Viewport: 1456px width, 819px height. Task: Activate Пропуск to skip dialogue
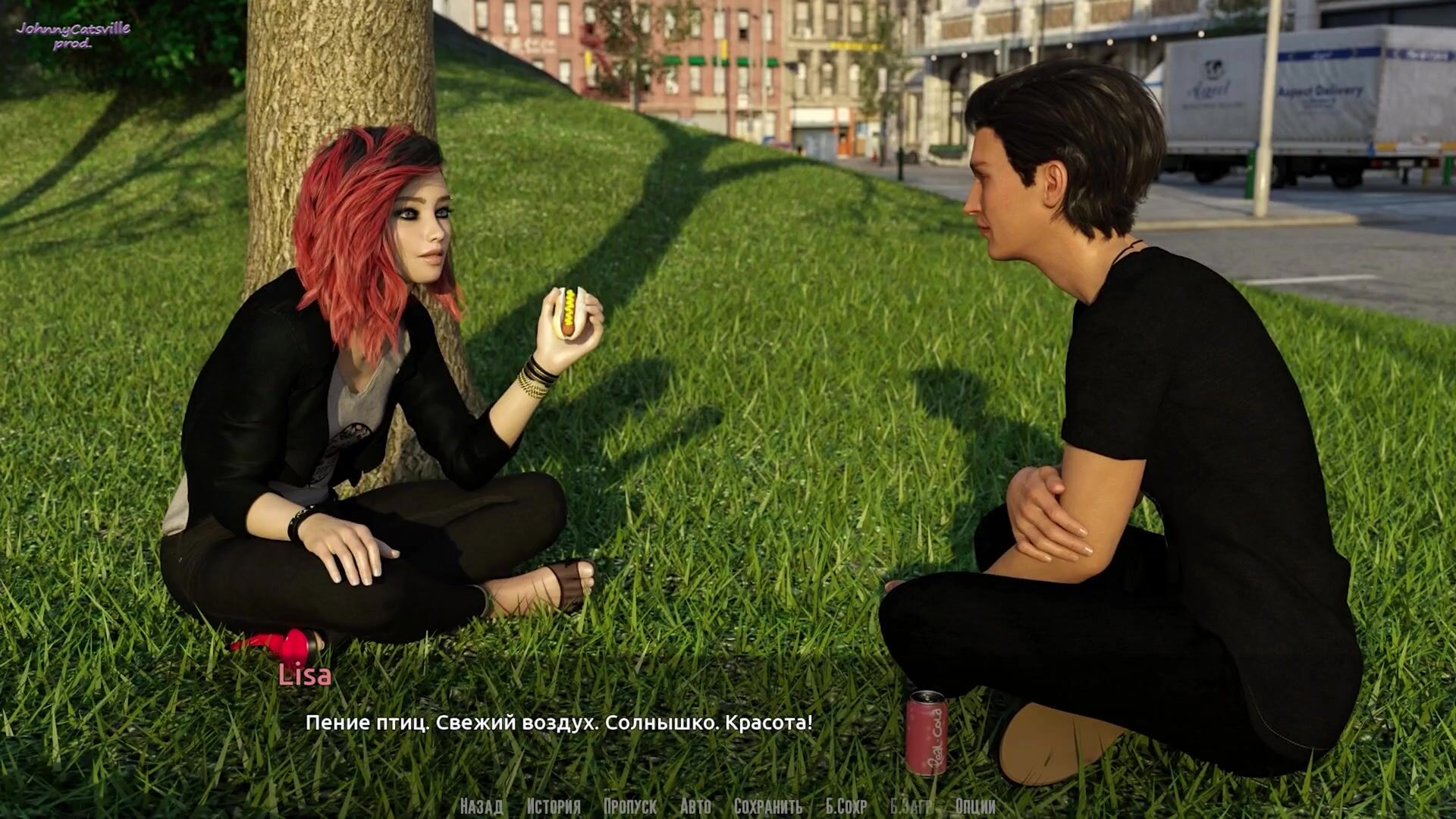[630, 806]
